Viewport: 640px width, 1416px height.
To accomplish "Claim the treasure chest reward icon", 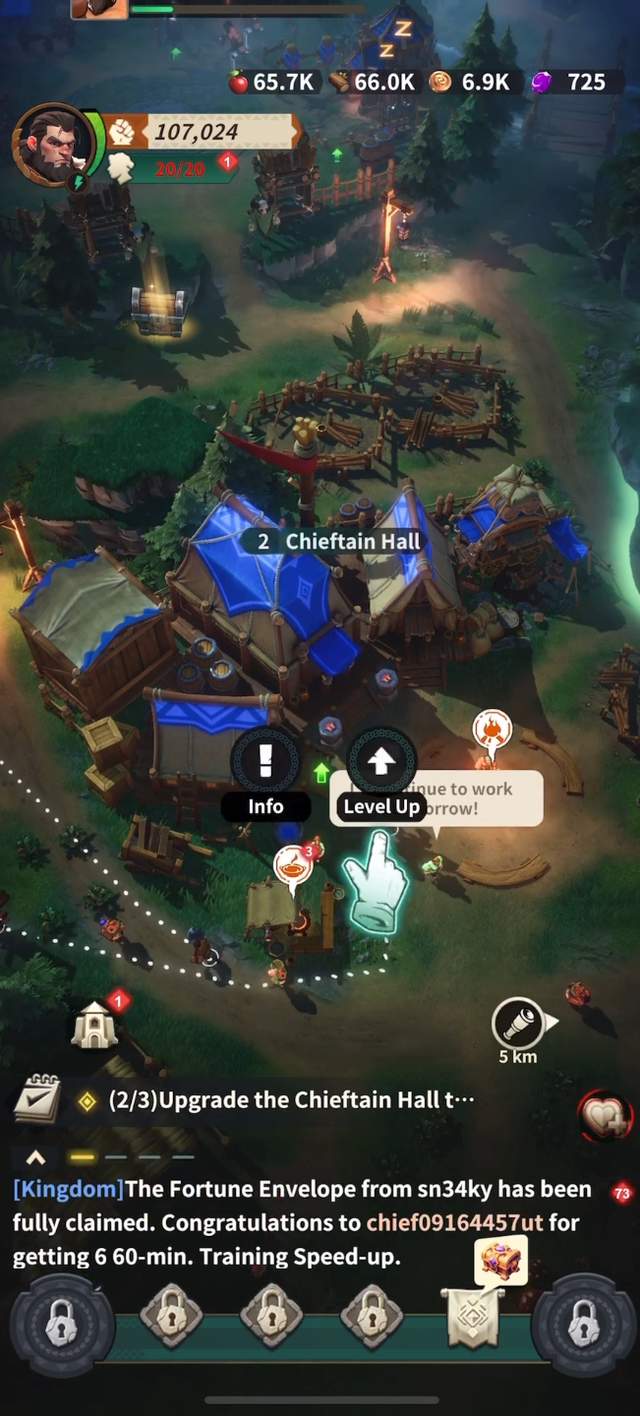I will (501, 1262).
